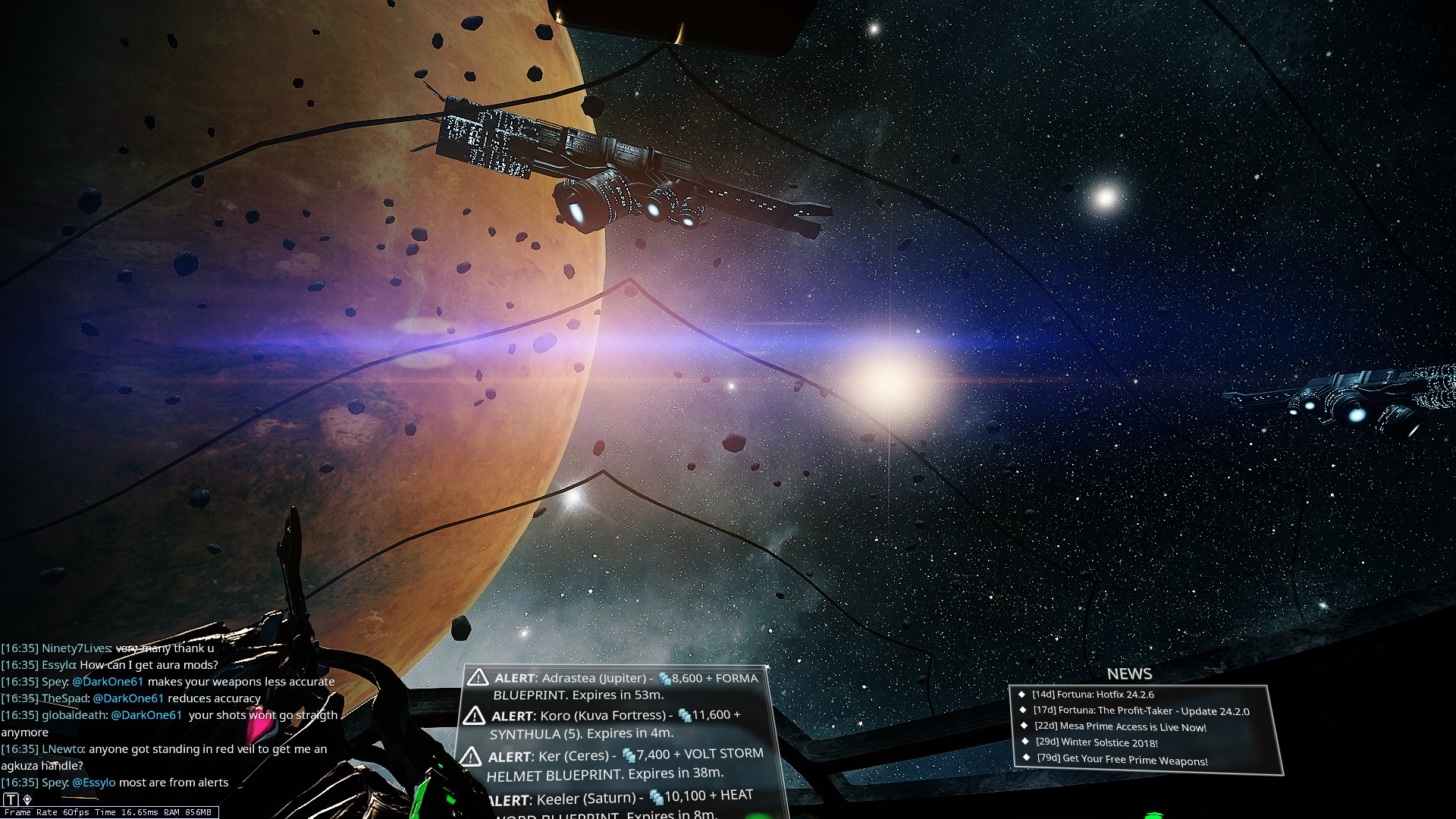Open the Get Your Free Prime Weapons news
The height and width of the screenshot is (819, 1456).
click(x=1122, y=759)
